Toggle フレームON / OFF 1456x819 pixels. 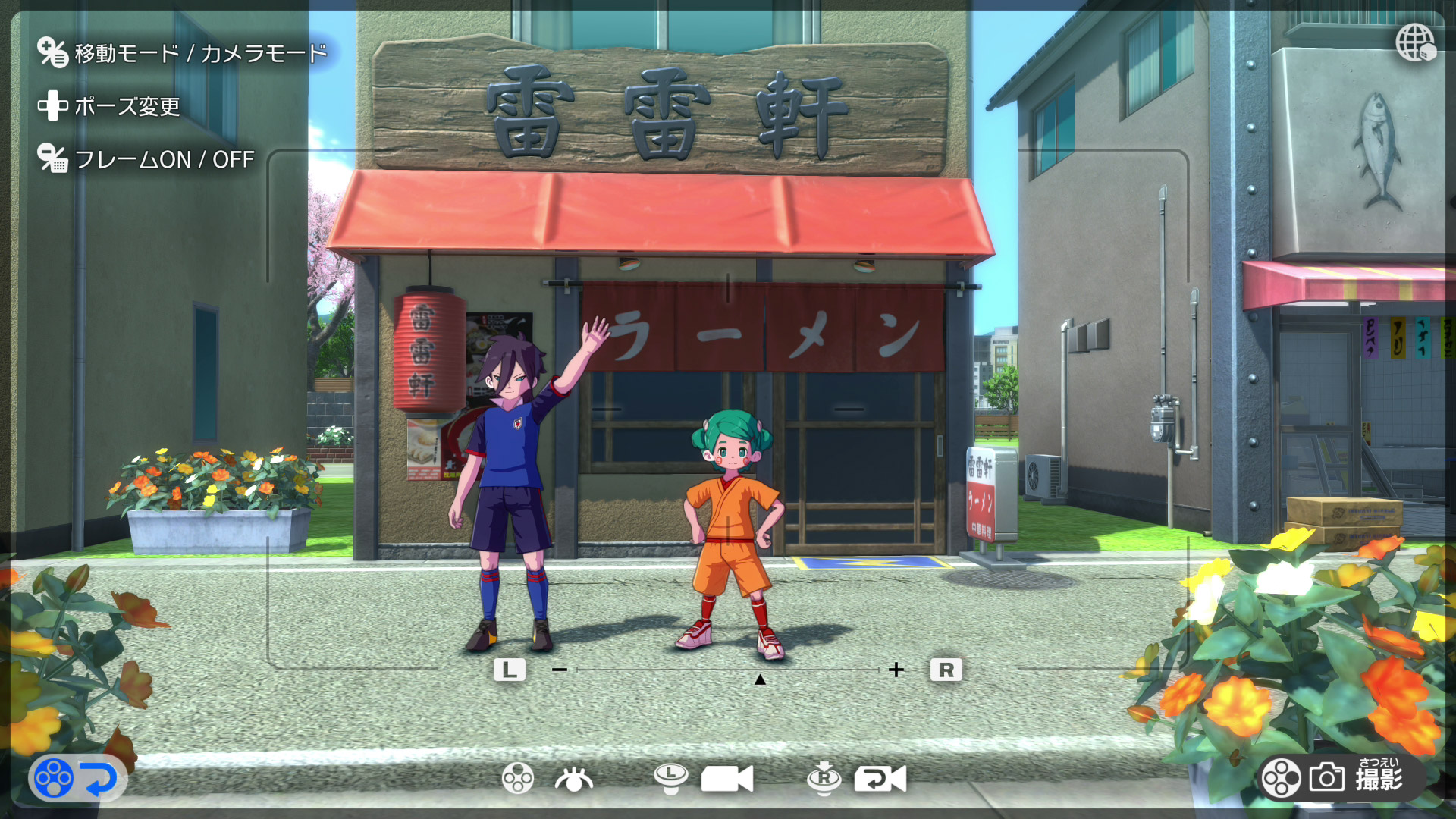[x=164, y=160]
